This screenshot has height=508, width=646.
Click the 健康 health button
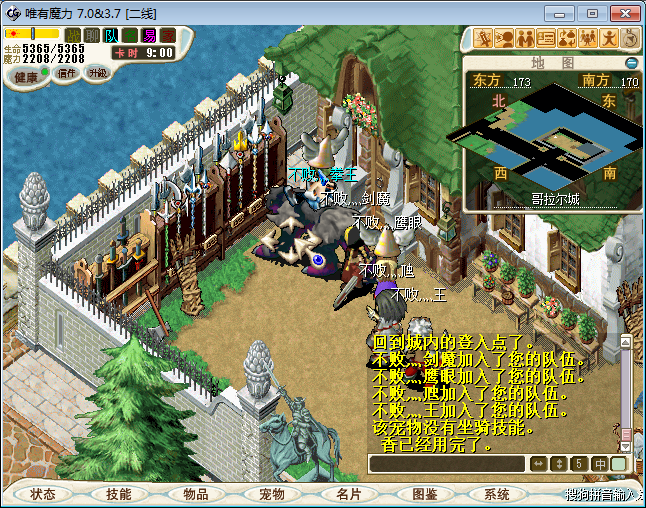coord(26,76)
